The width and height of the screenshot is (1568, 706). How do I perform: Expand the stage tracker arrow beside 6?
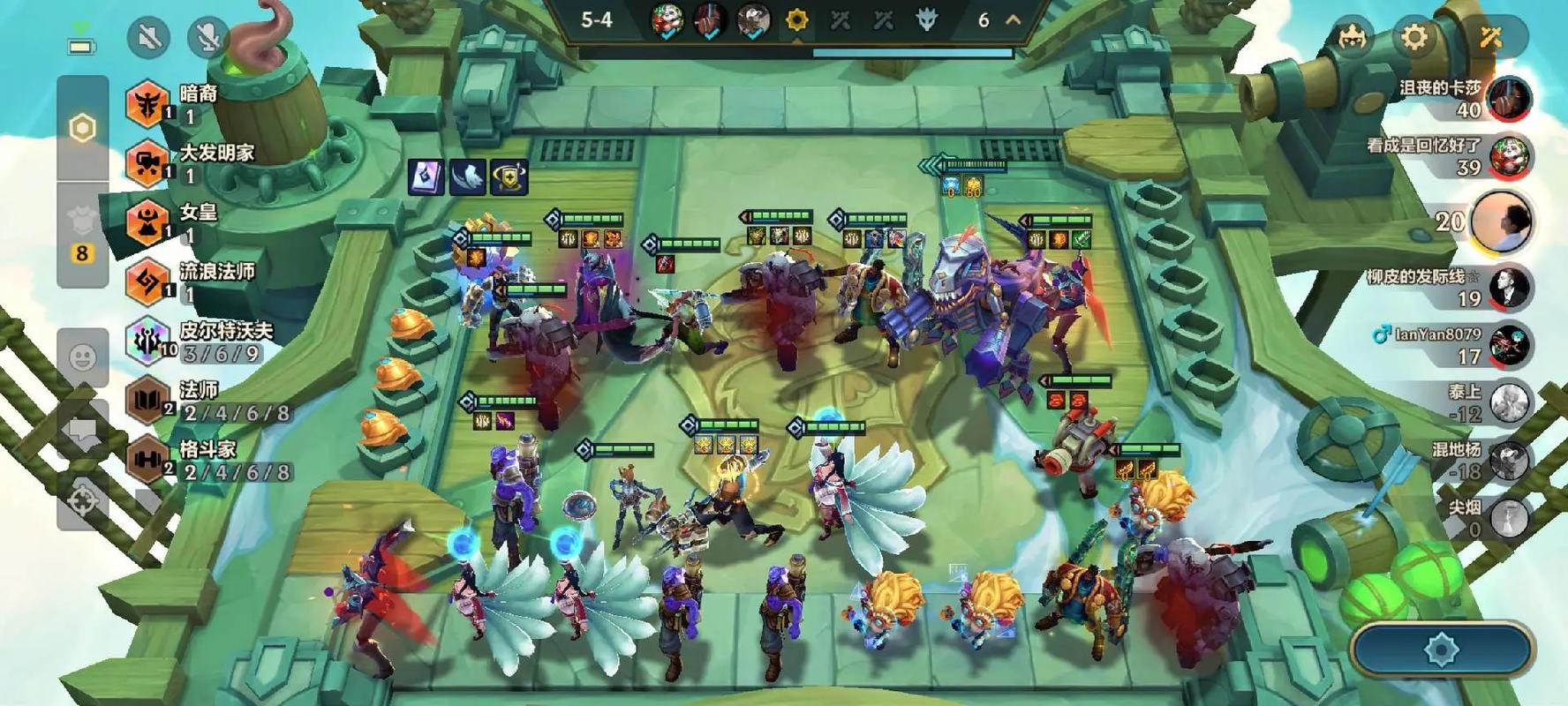1014,19
